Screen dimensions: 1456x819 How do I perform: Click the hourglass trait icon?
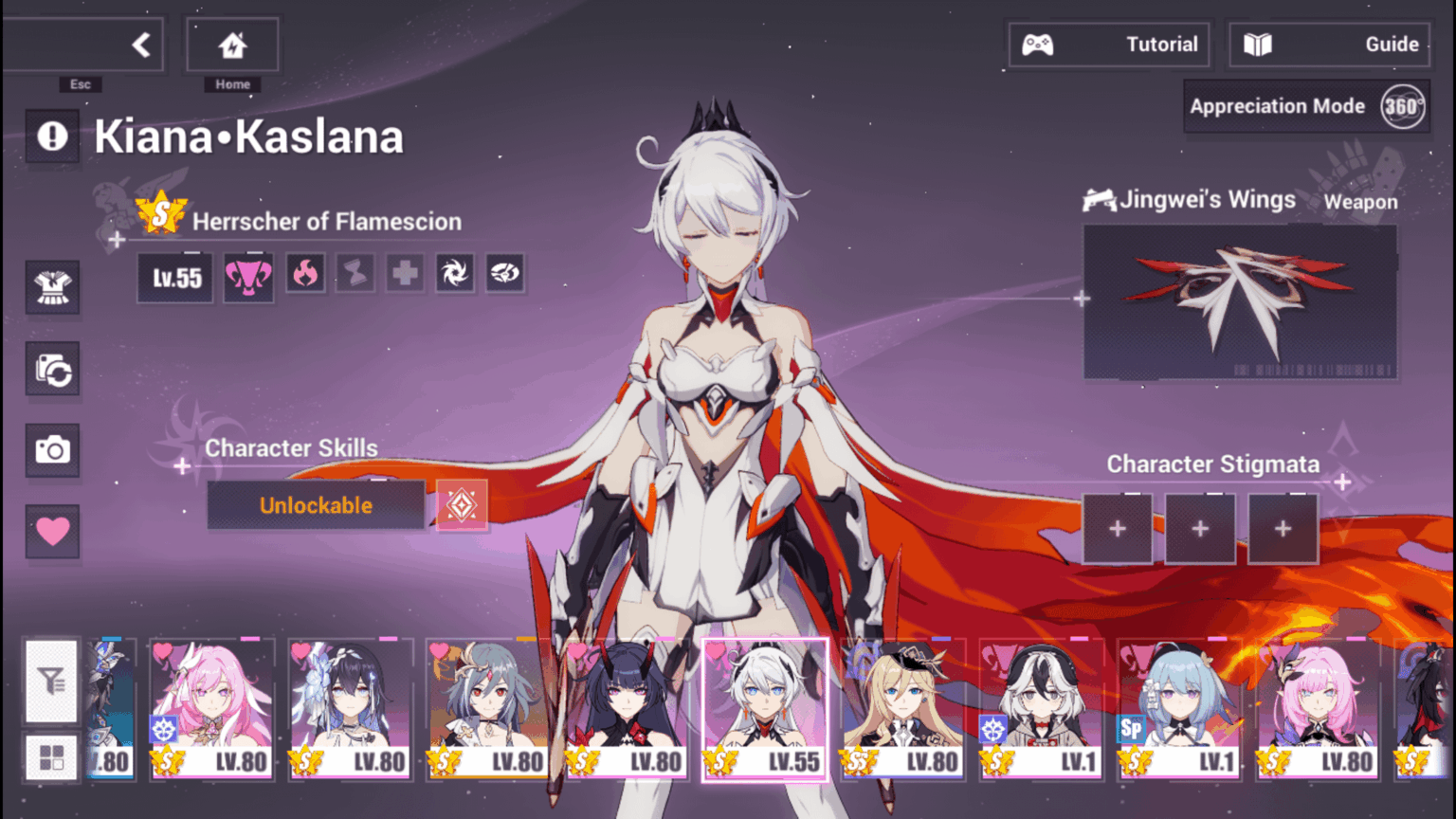[355, 273]
